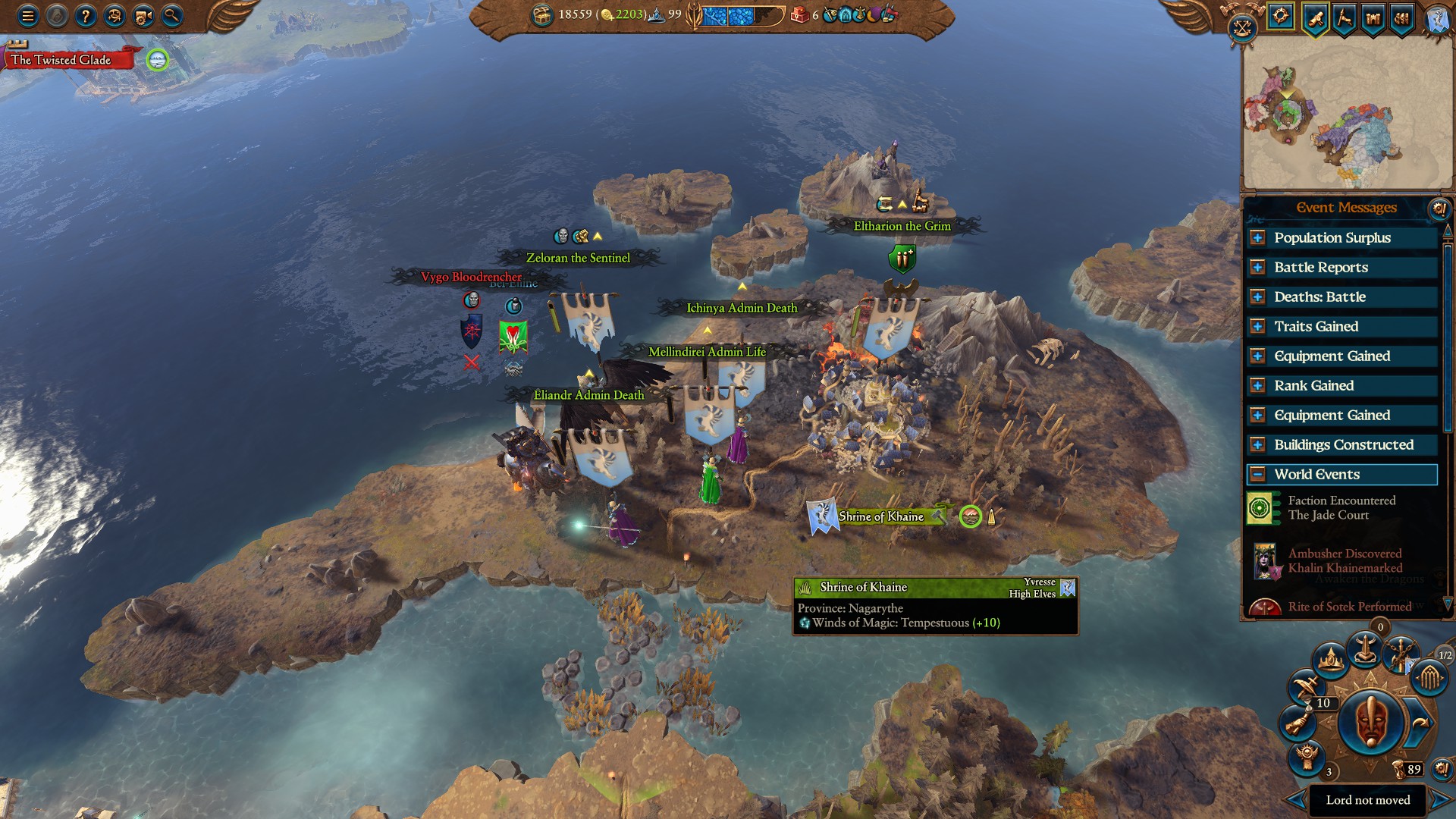Screen dimensions: 1456x819
Task: Expand the Battle Reports category
Action: 1257,268
